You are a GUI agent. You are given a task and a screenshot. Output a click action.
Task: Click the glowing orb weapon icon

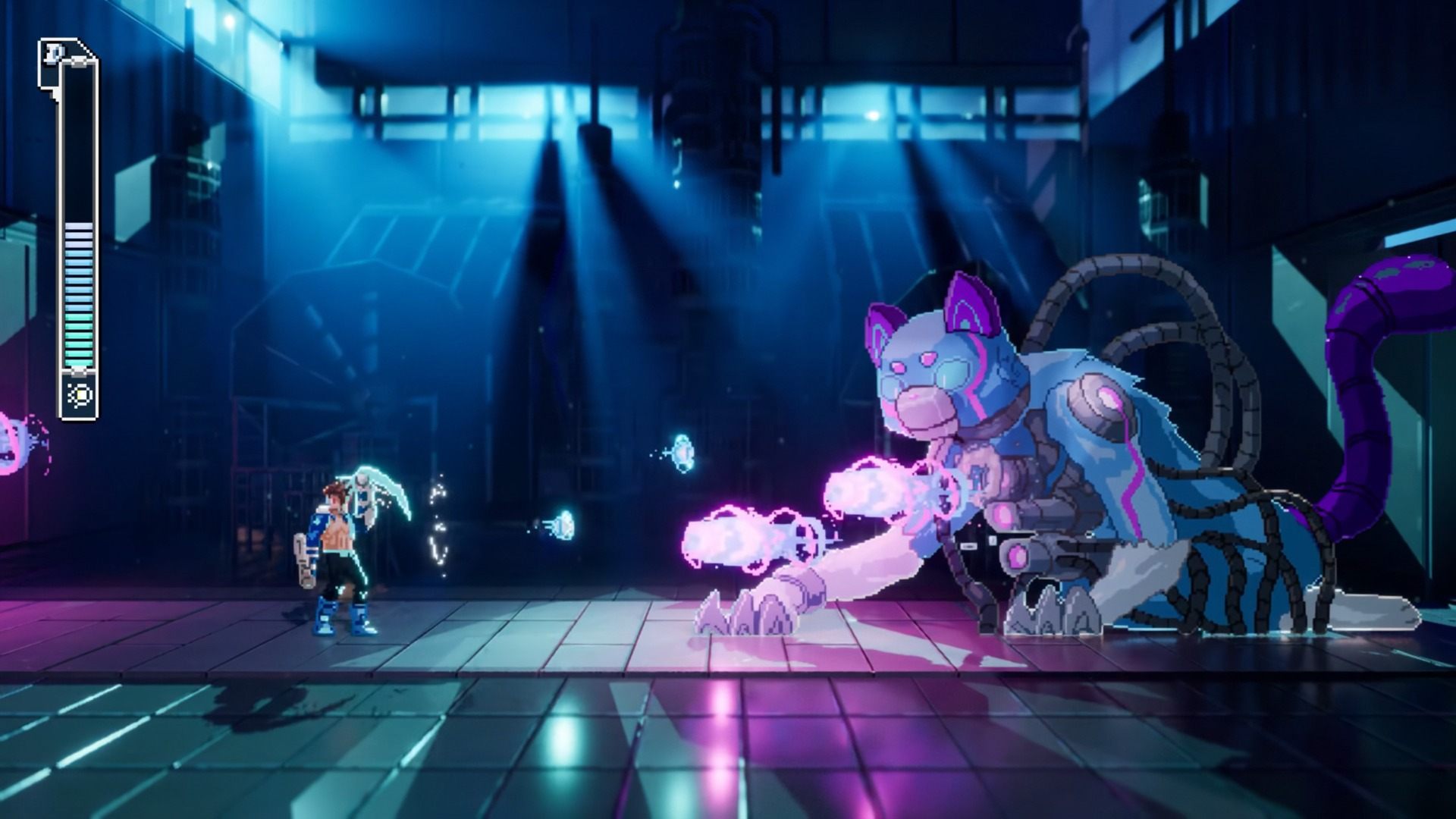79,395
